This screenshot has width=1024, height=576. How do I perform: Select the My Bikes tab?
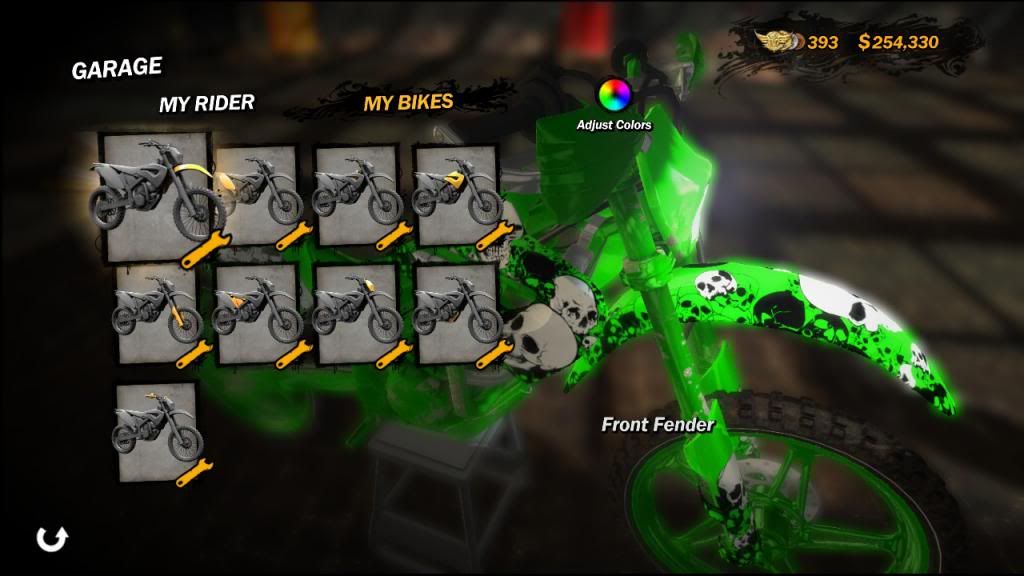pos(408,102)
